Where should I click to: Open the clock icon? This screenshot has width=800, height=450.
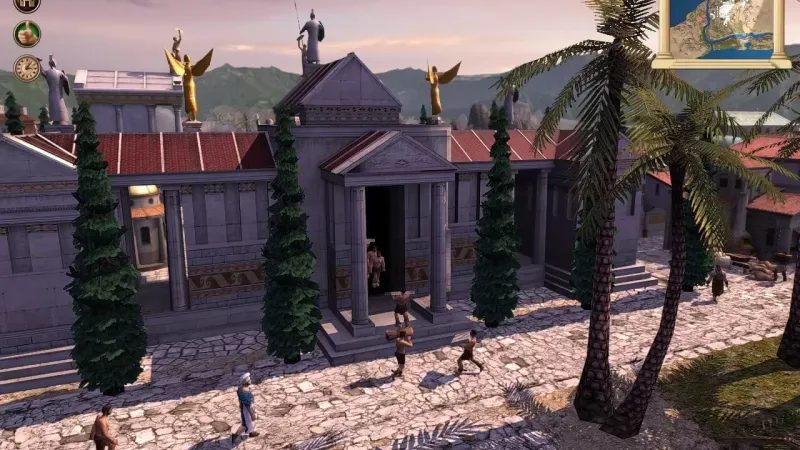pyautogui.click(x=27, y=68)
